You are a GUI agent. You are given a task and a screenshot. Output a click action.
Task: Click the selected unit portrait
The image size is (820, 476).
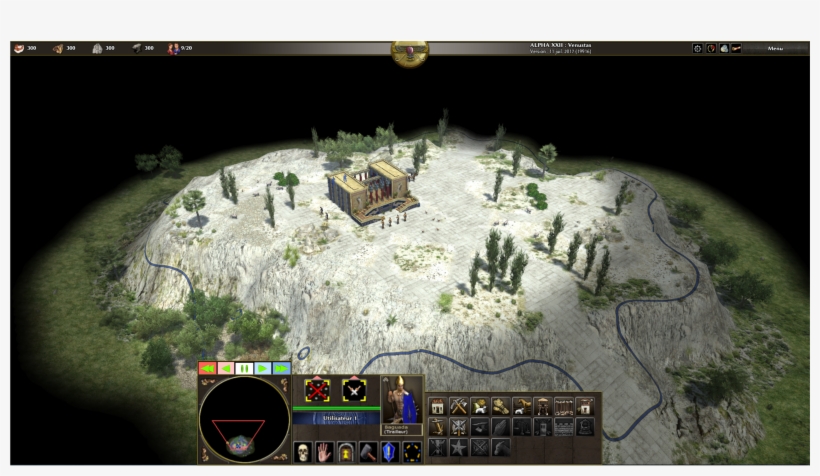point(401,398)
